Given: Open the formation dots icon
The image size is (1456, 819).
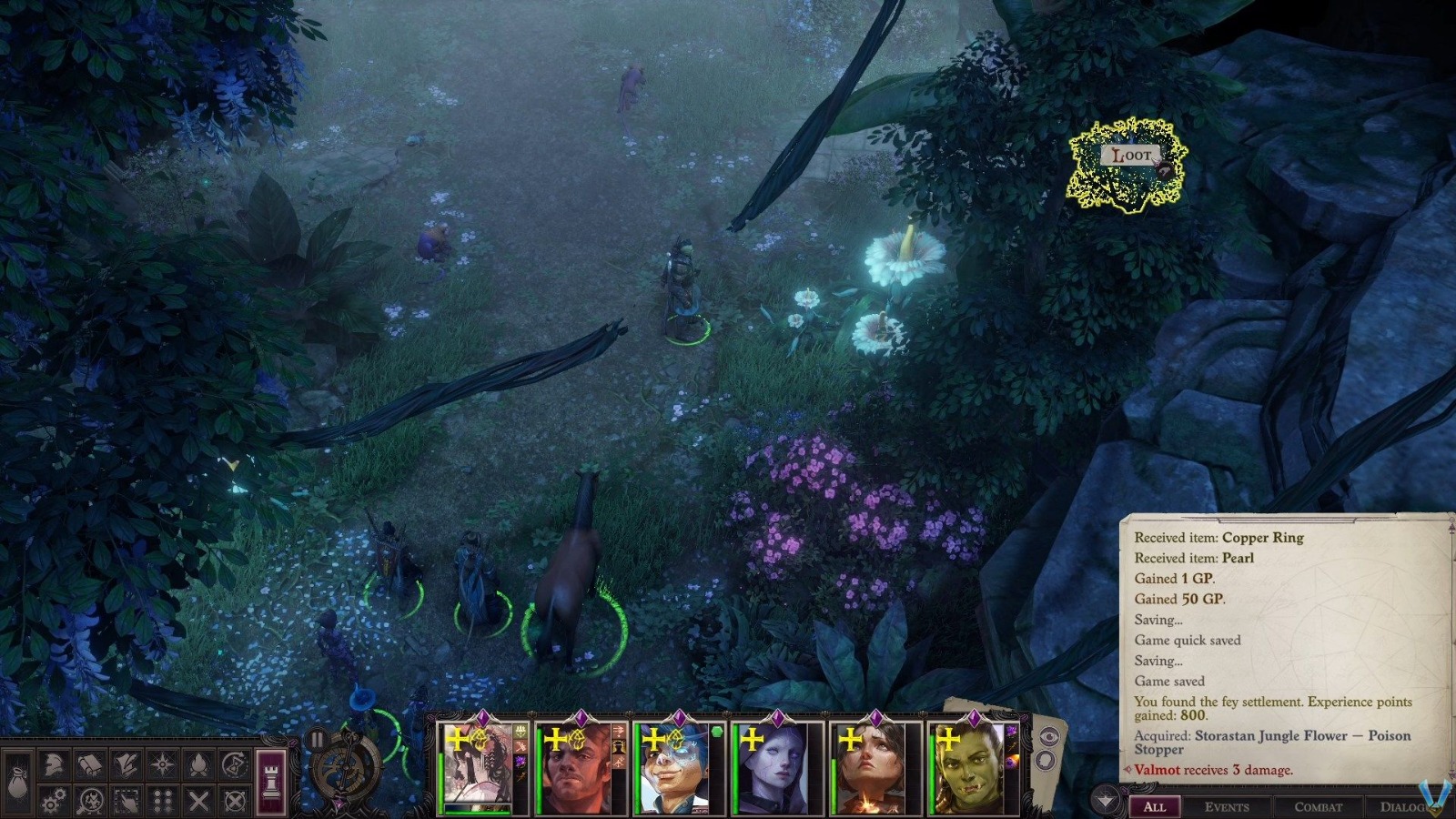Looking at the screenshot, I should [x=162, y=801].
